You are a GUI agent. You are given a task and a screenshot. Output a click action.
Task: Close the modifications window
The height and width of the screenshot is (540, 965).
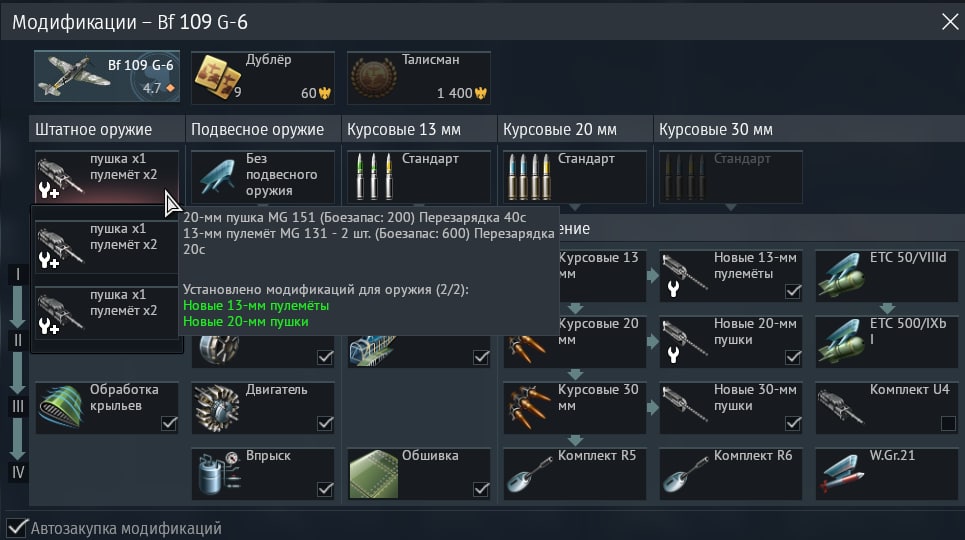click(948, 20)
